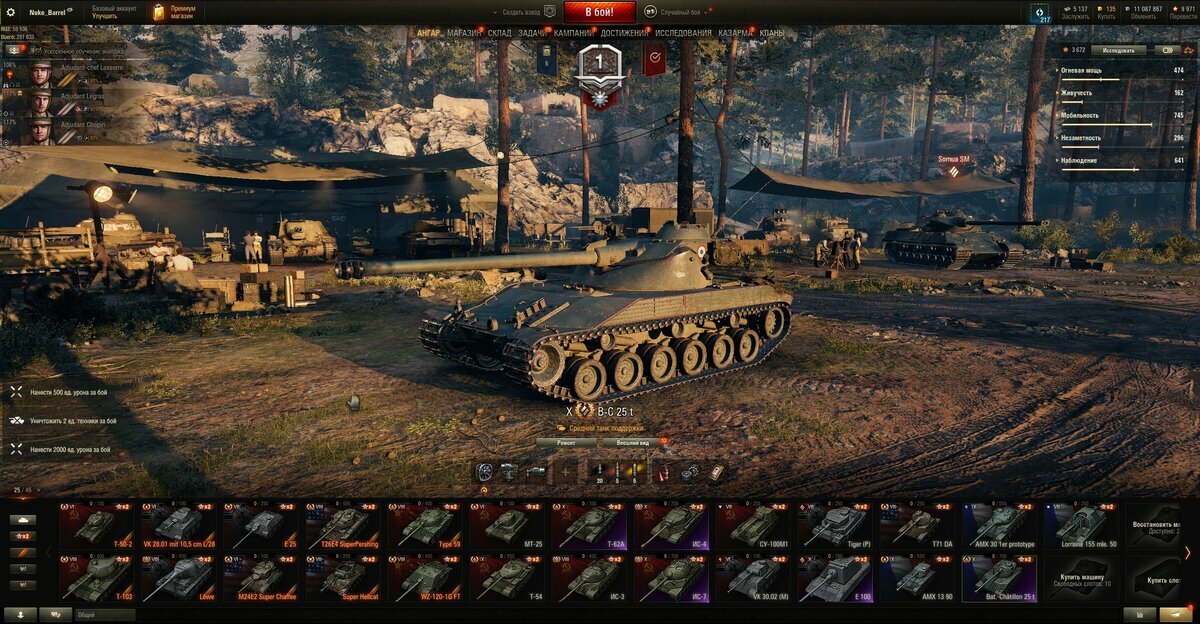Viewport: 1200px width, 624px height.
Task: Select the E 100 tank in the carousel
Action: point(834,578)
